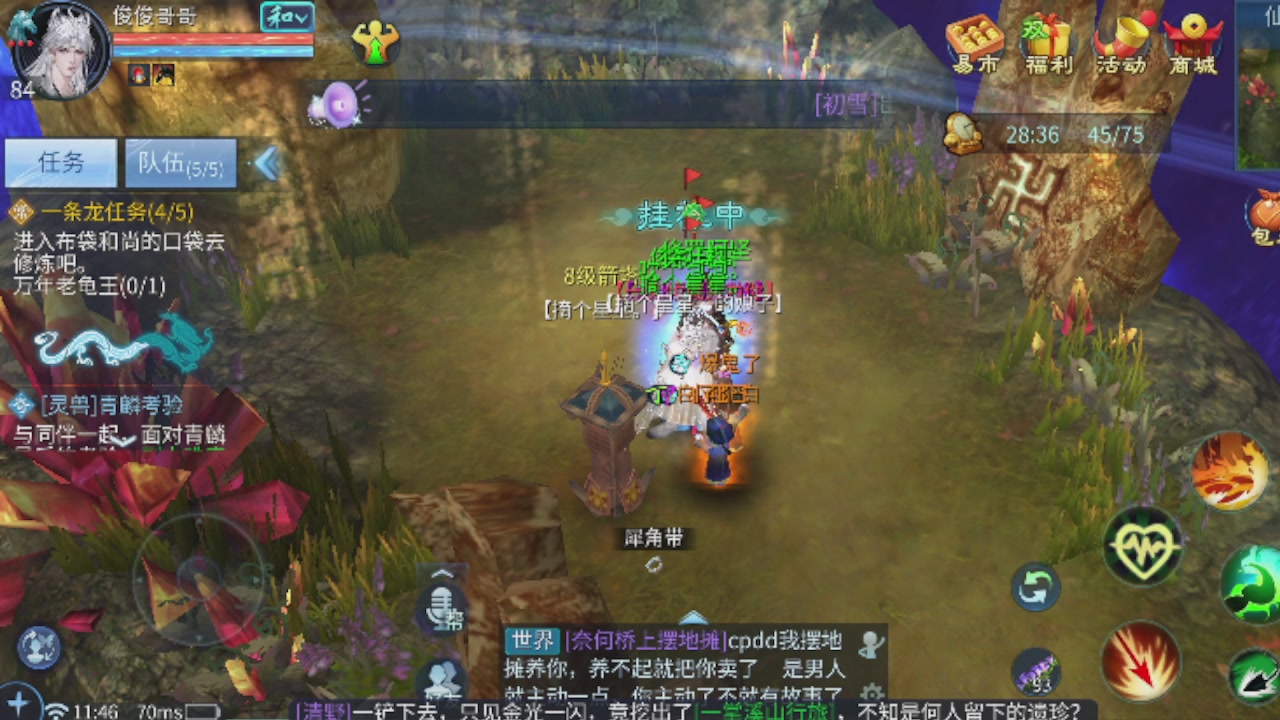1280x720 pixels.
Task: Collapse quest panel with blue chevron
Action: click(266, 163)
